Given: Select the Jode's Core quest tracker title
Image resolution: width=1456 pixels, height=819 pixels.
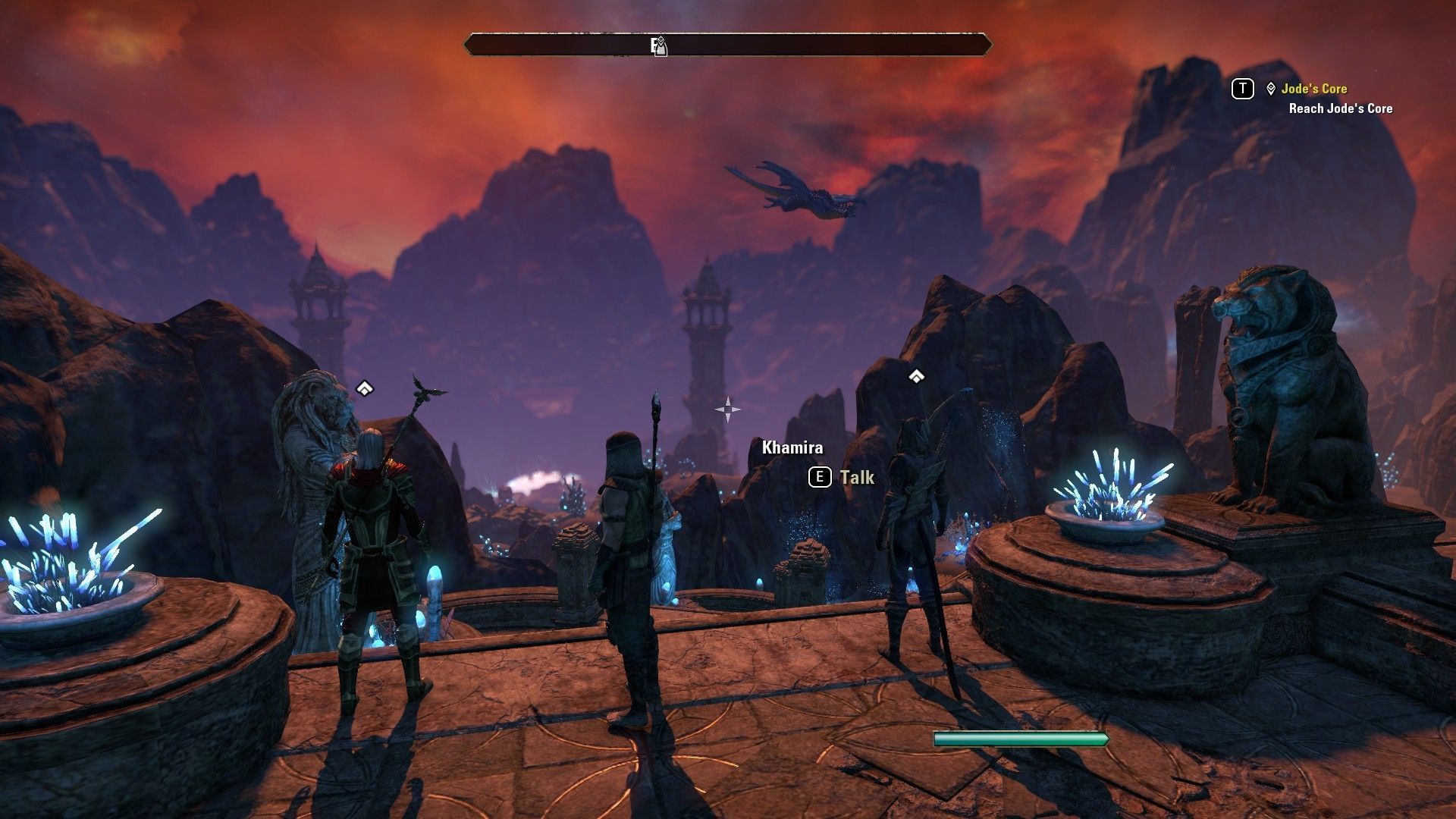Looking at the screenshot, I should (1313, 89).
